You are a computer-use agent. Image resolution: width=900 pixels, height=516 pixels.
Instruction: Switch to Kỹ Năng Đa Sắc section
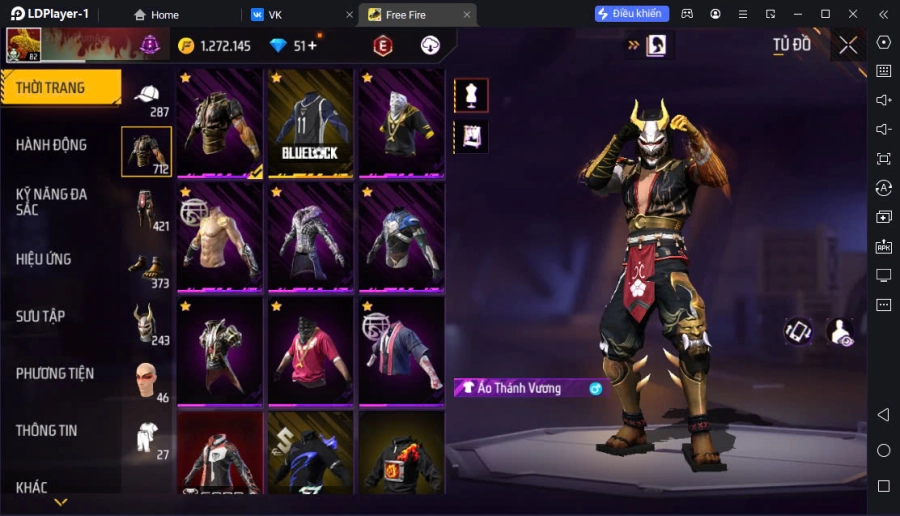[x=51, y=201]
